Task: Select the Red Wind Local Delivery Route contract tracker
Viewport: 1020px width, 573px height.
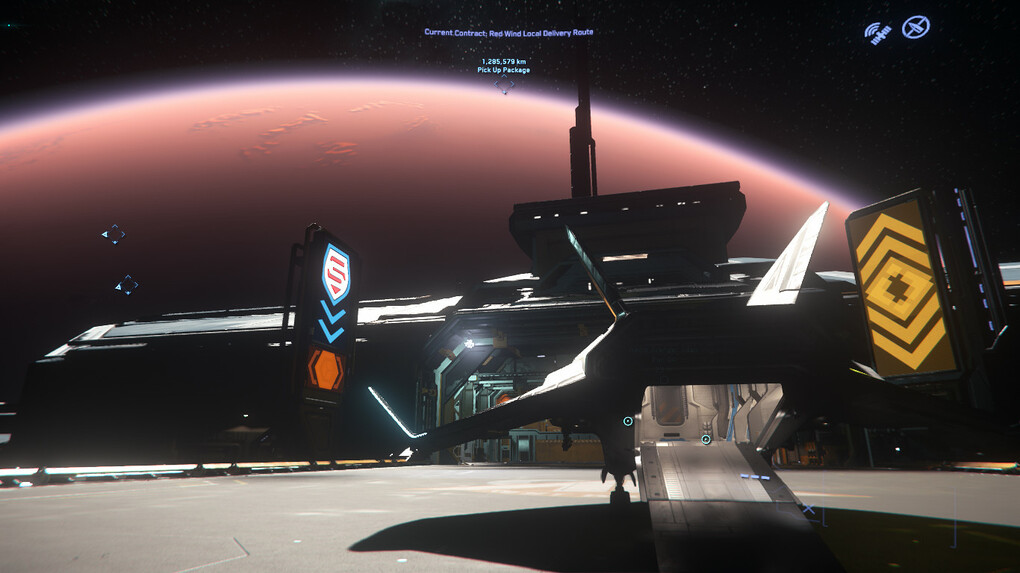Action: tap(508, 32)
